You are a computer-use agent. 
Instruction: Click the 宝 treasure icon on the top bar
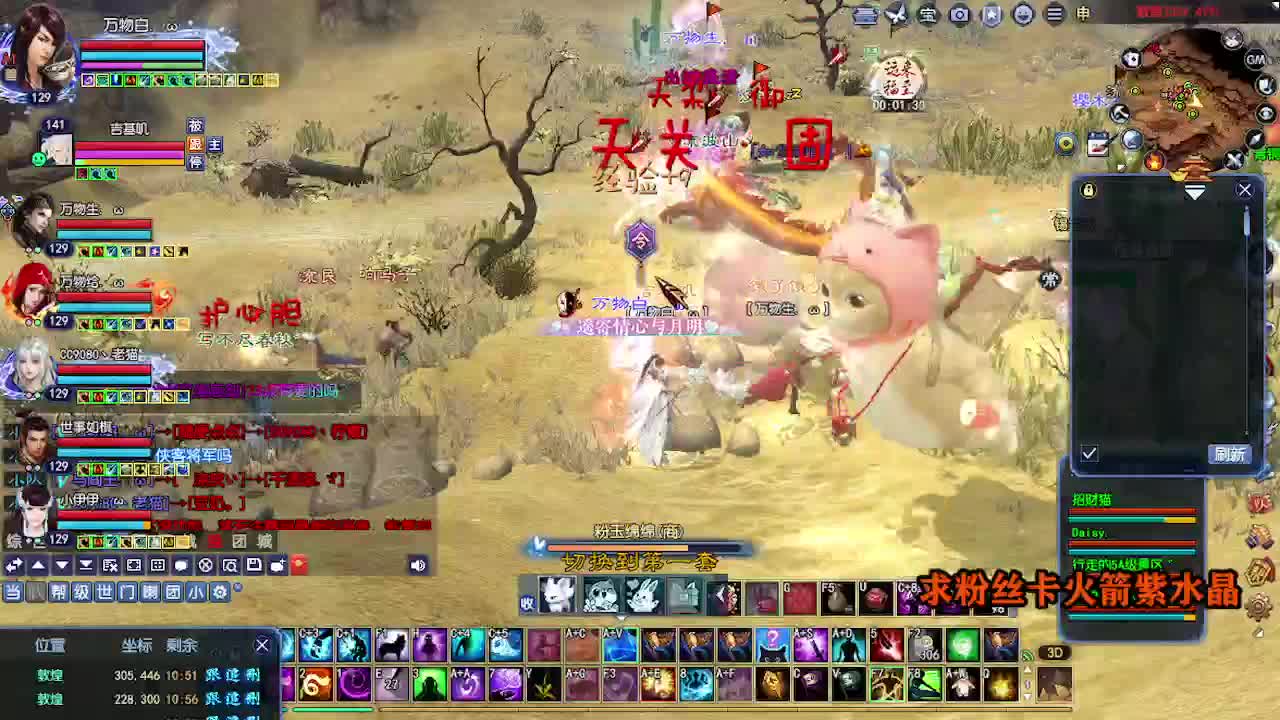point(928,14)
